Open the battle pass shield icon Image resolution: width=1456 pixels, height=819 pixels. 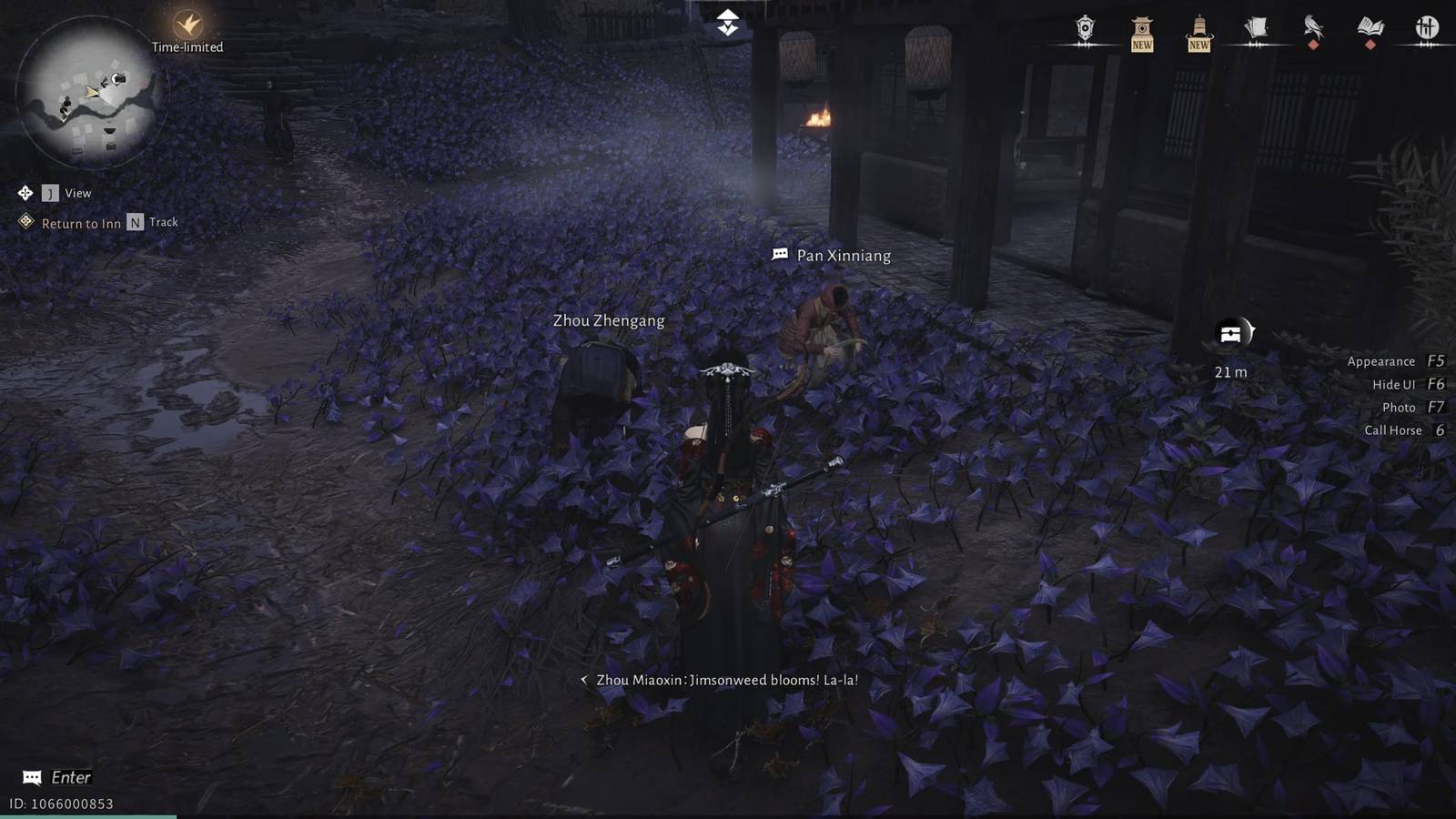1085,27
